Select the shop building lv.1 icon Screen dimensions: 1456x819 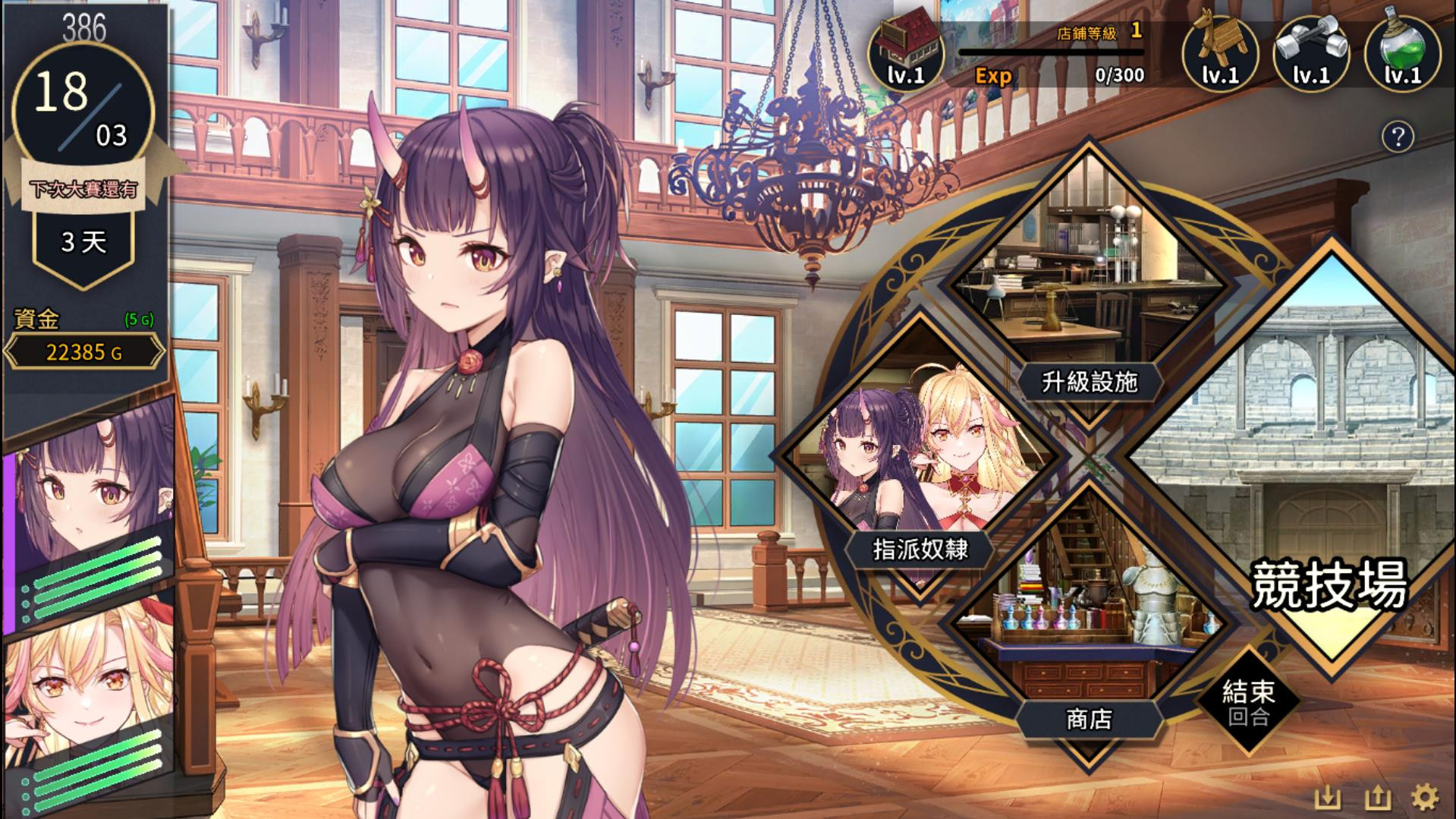[x=906, y=53]
